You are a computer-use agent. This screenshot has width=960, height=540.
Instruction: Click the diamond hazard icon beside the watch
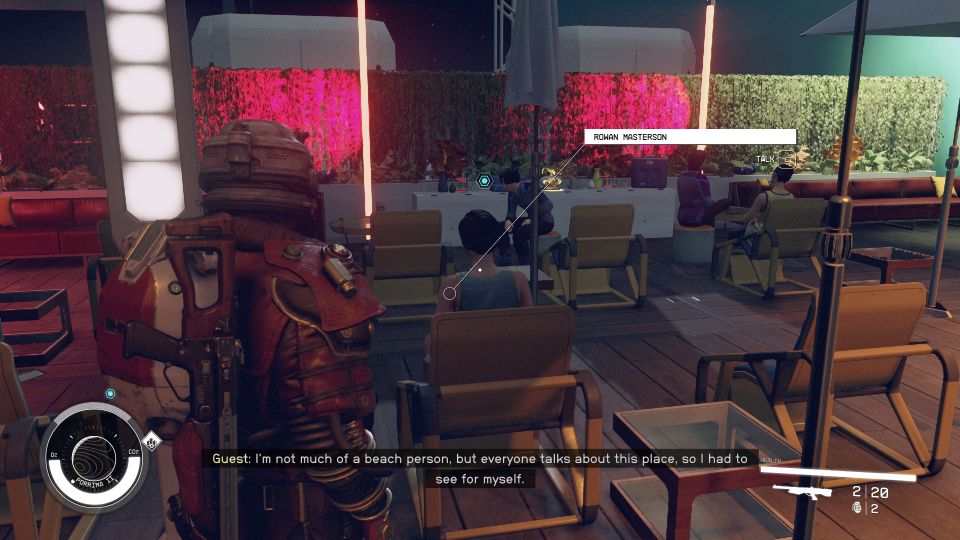pyautogui.click(x=151, y=440)
